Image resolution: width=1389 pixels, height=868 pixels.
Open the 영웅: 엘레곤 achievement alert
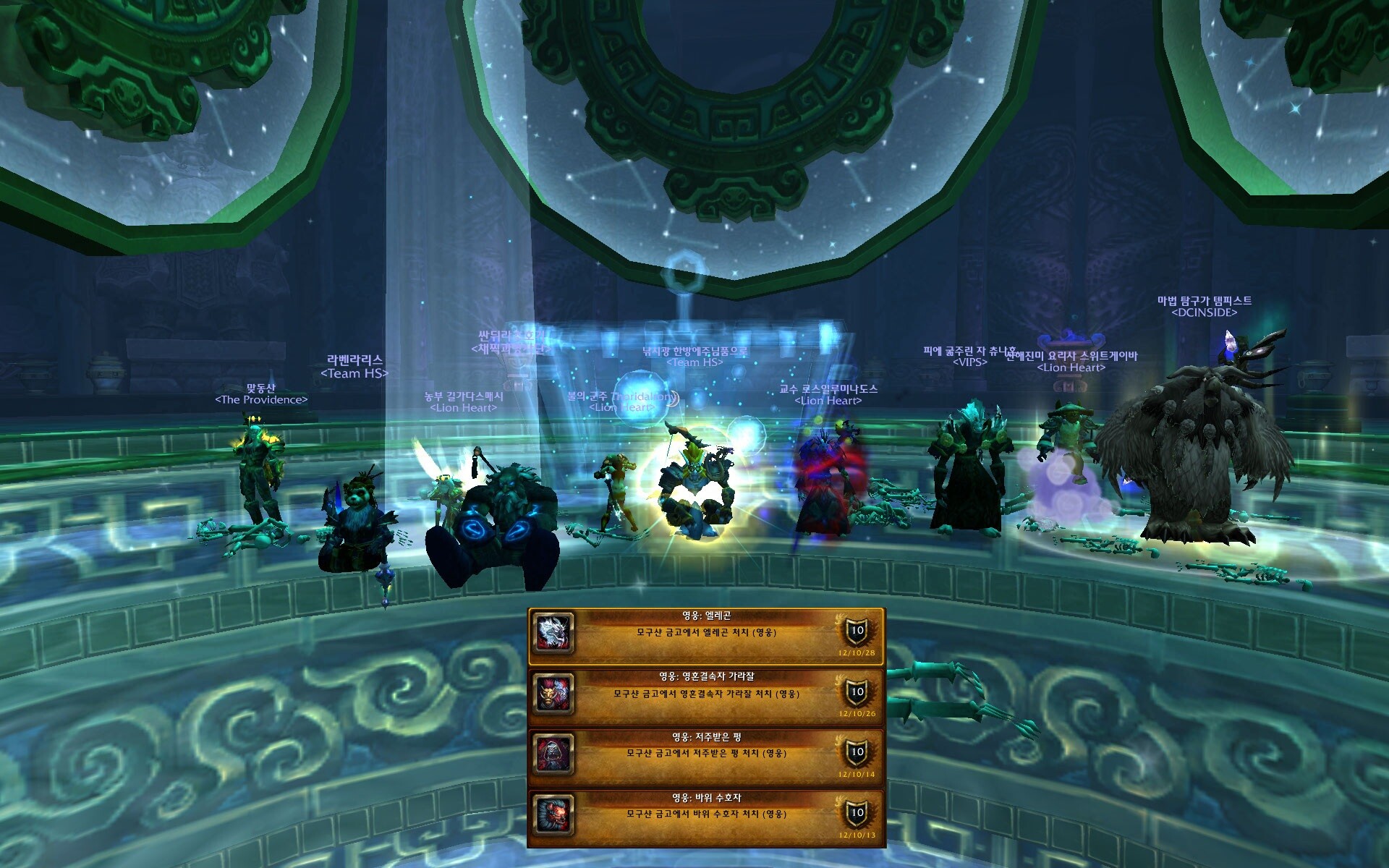pyautogui.click(x=706, y=635)
